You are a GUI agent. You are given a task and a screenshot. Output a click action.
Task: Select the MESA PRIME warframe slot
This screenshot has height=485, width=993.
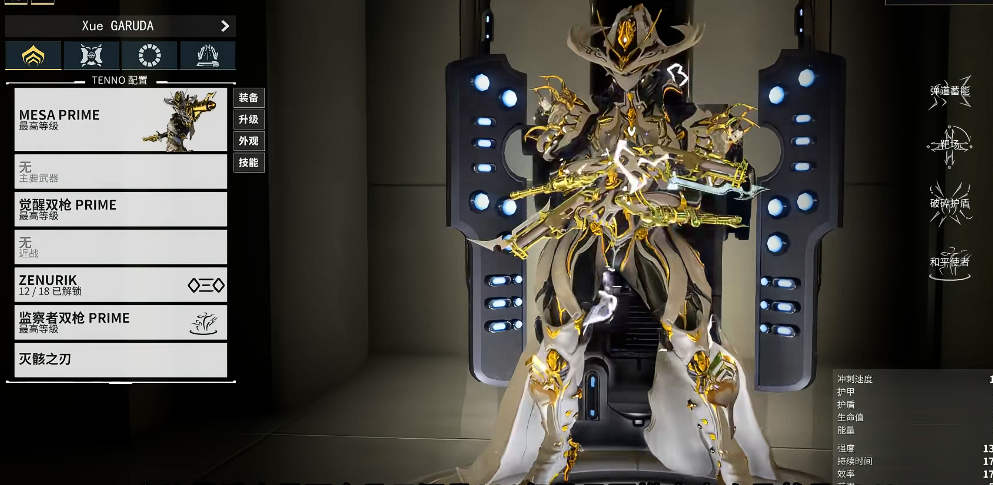121,120
